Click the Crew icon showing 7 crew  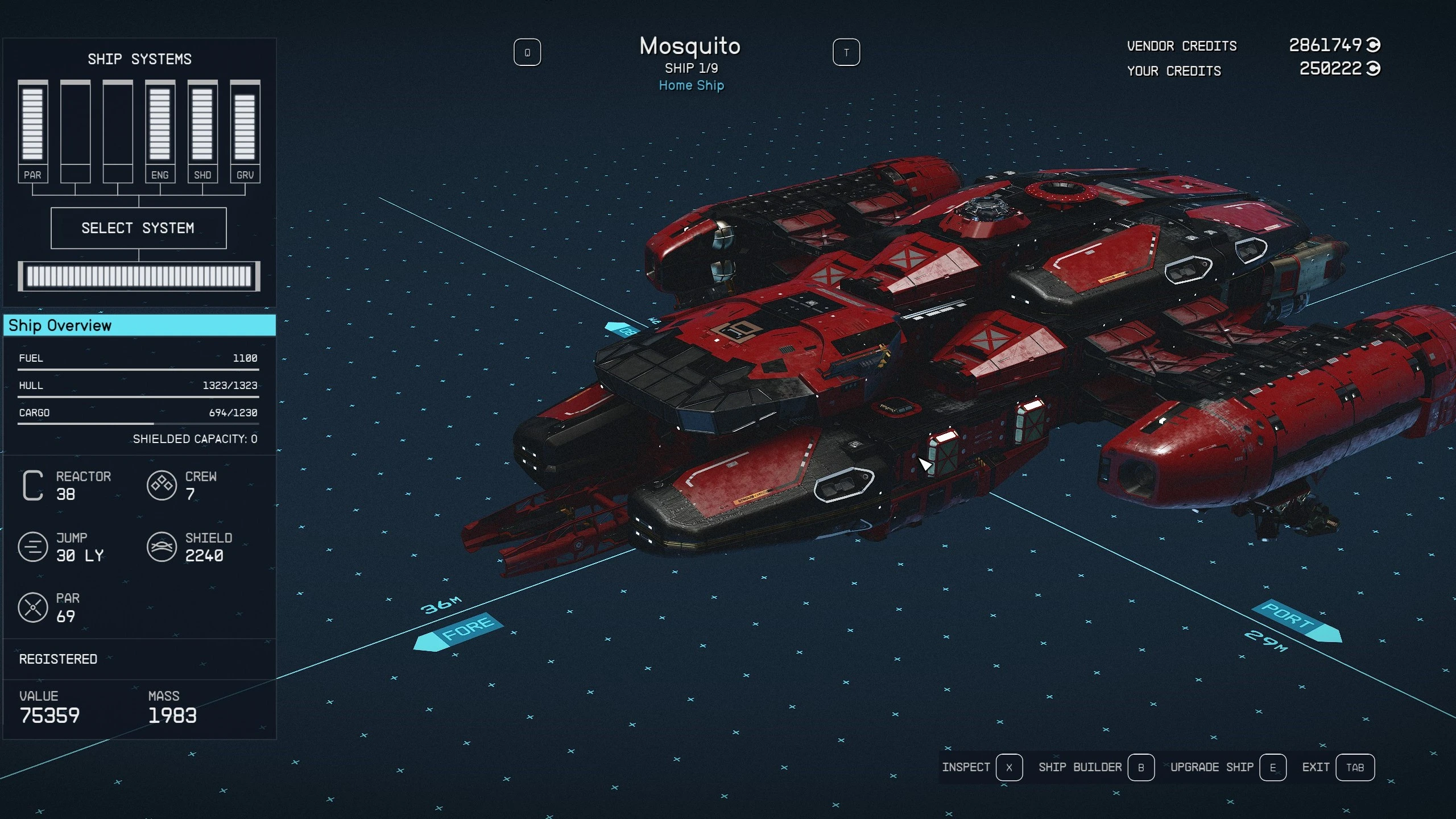(x=162, y=485)
